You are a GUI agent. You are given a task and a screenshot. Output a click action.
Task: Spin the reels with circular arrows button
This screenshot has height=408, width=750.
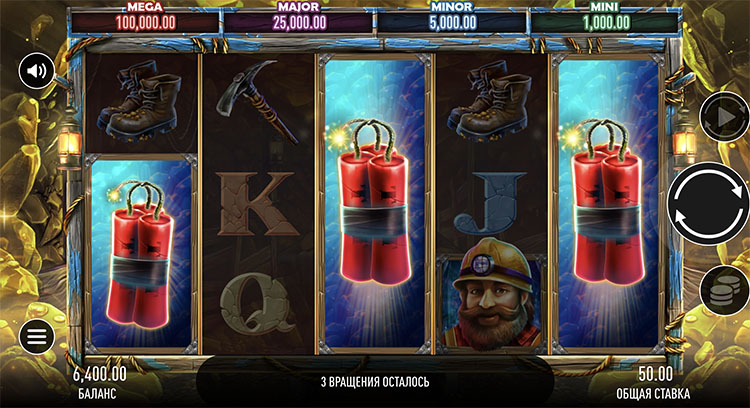708,203
